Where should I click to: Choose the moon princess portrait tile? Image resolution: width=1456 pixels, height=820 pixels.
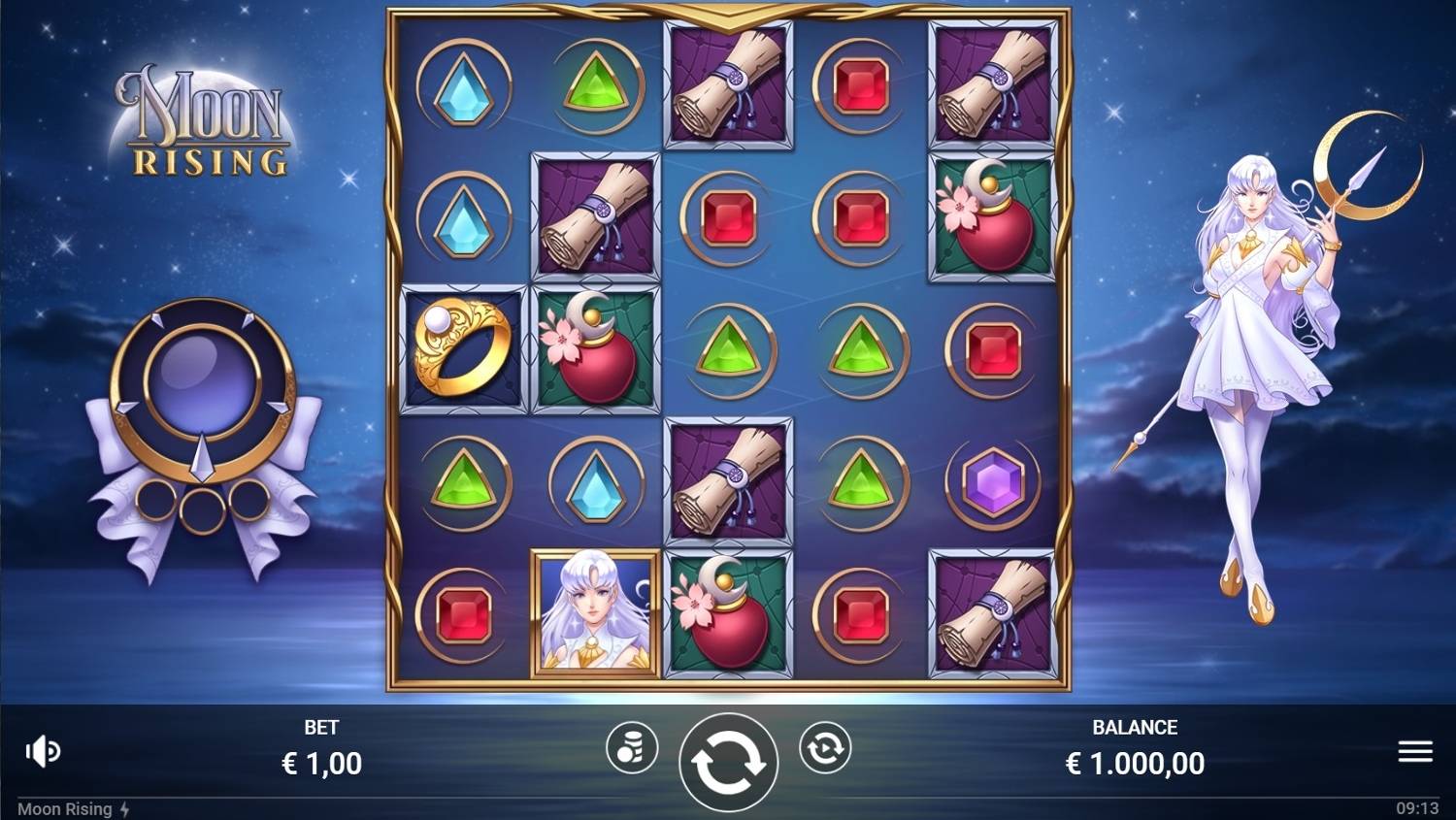coord(596,612)
